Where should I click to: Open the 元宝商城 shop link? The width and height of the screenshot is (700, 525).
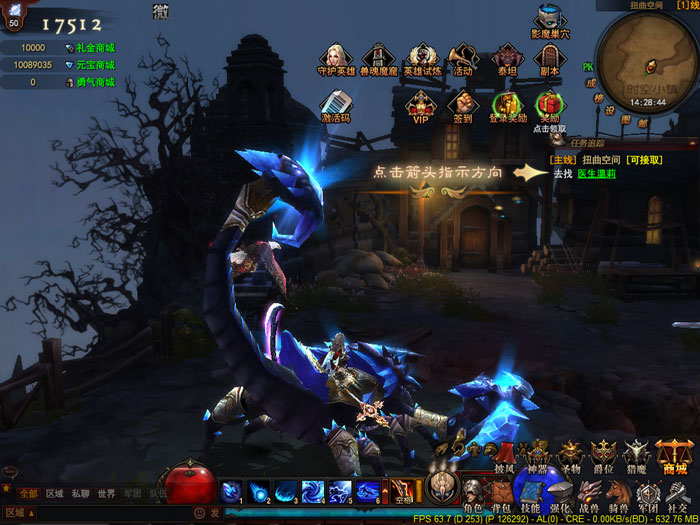(x=94, y=65)
